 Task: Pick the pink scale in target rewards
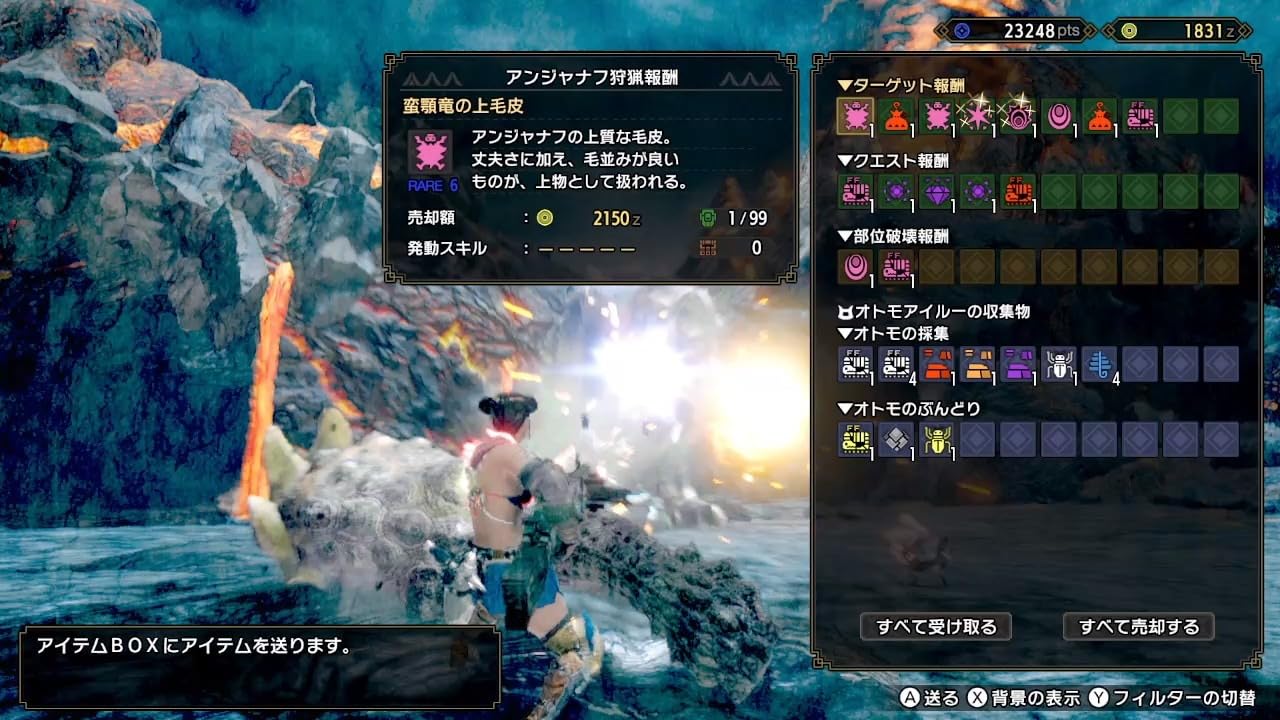pyautogui.click(x=1059, y=116)
